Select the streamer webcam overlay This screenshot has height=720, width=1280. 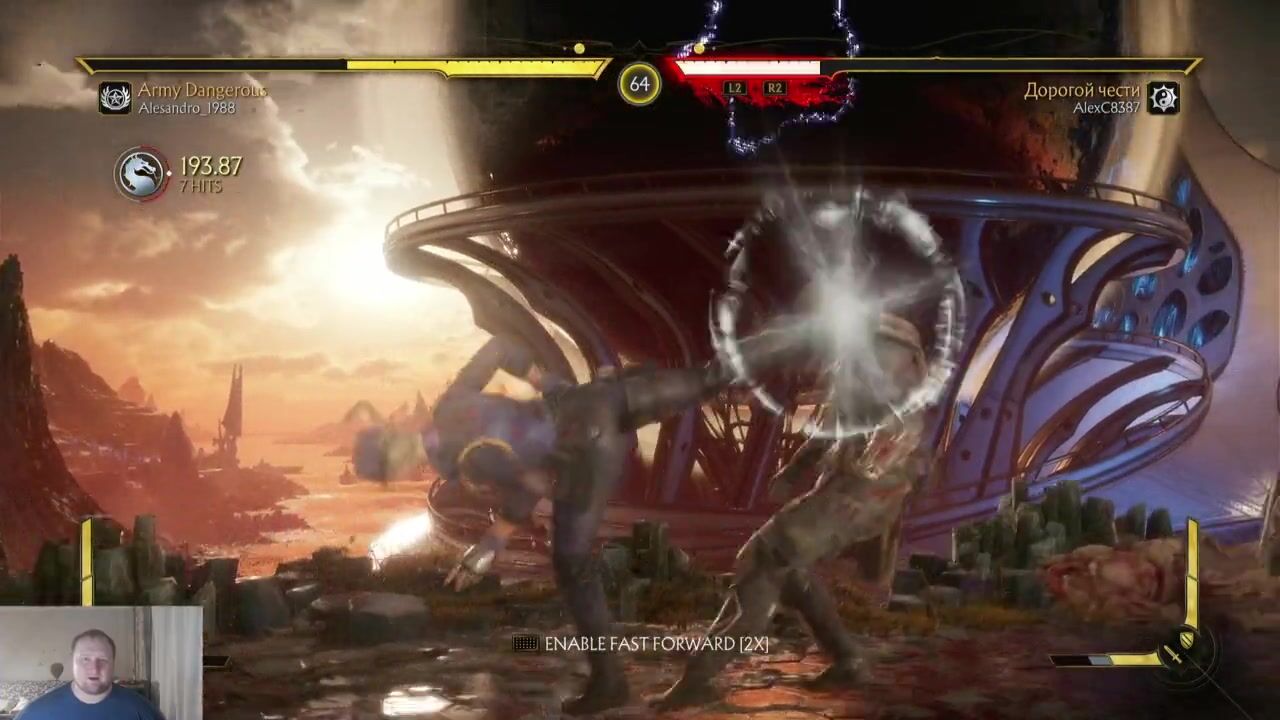100,662
